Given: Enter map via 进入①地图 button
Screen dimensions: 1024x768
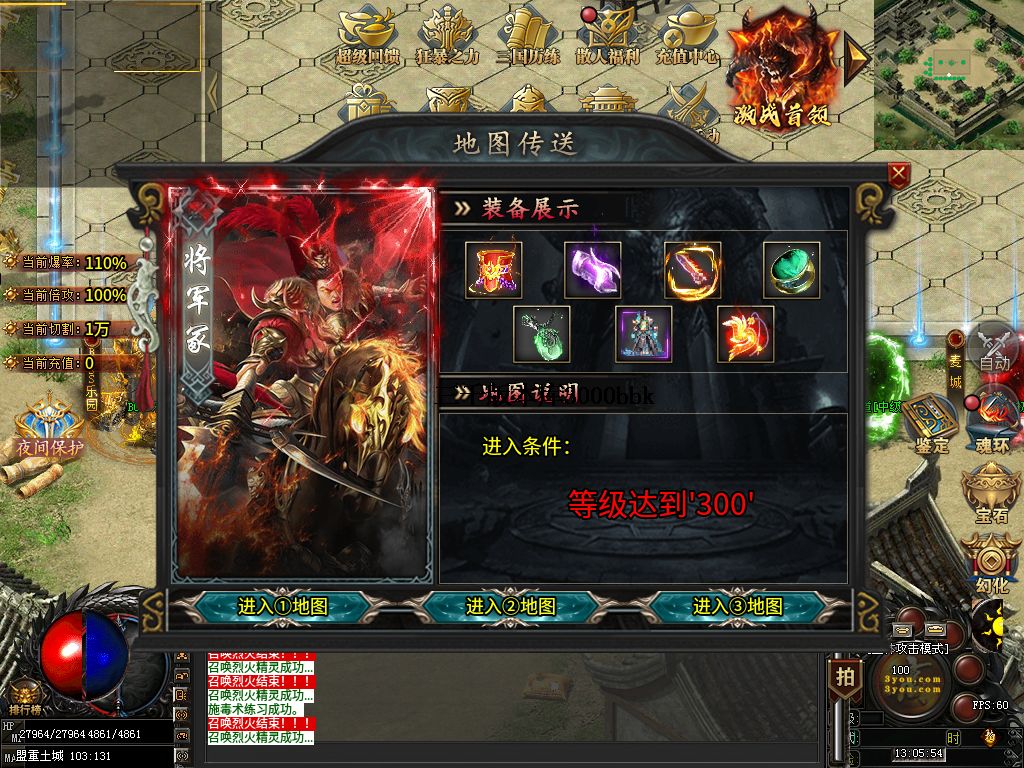Looking at the screenshot, I should [283, 606].
